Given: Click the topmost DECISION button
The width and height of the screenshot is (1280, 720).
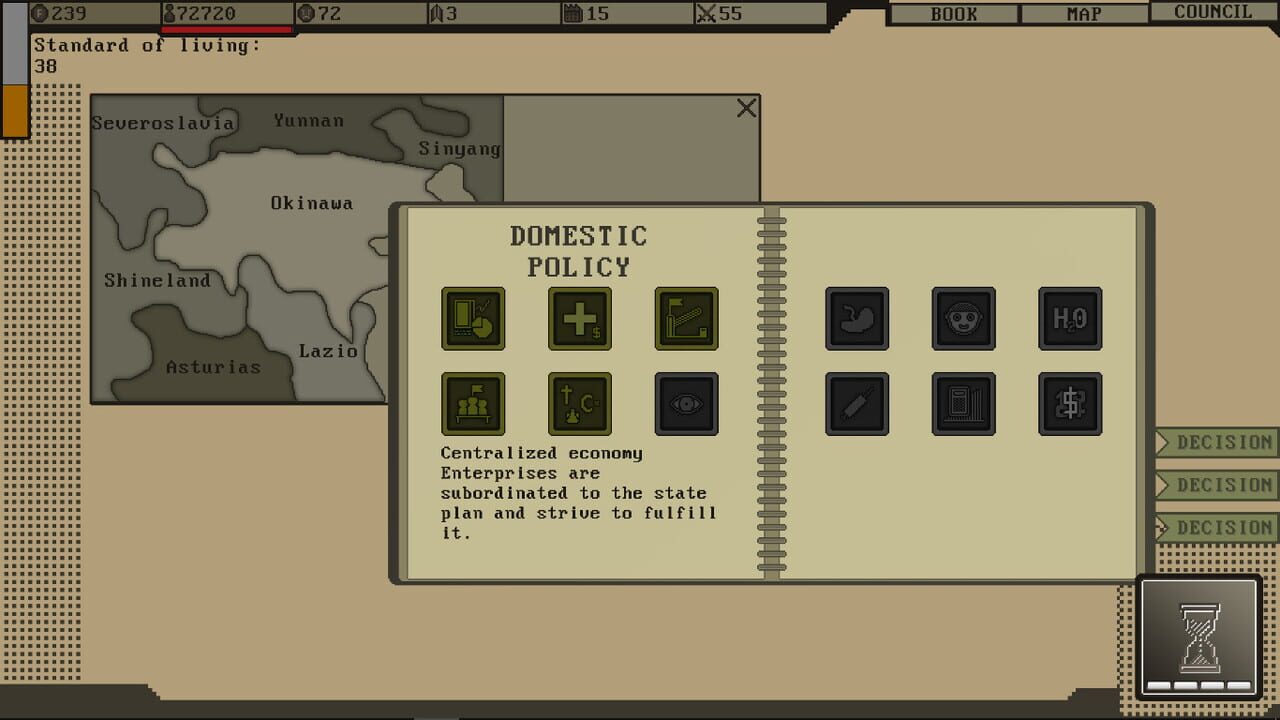Looking at the screenshot, I should tap(1228, 443).
